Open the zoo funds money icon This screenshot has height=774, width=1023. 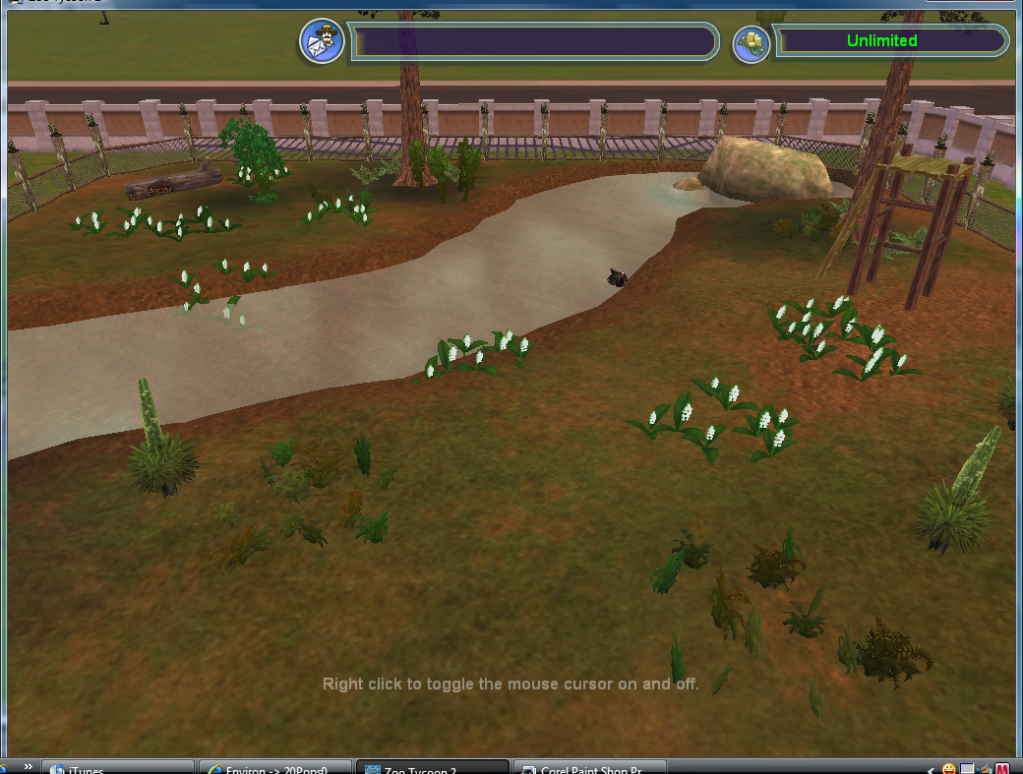coord(751,43)
